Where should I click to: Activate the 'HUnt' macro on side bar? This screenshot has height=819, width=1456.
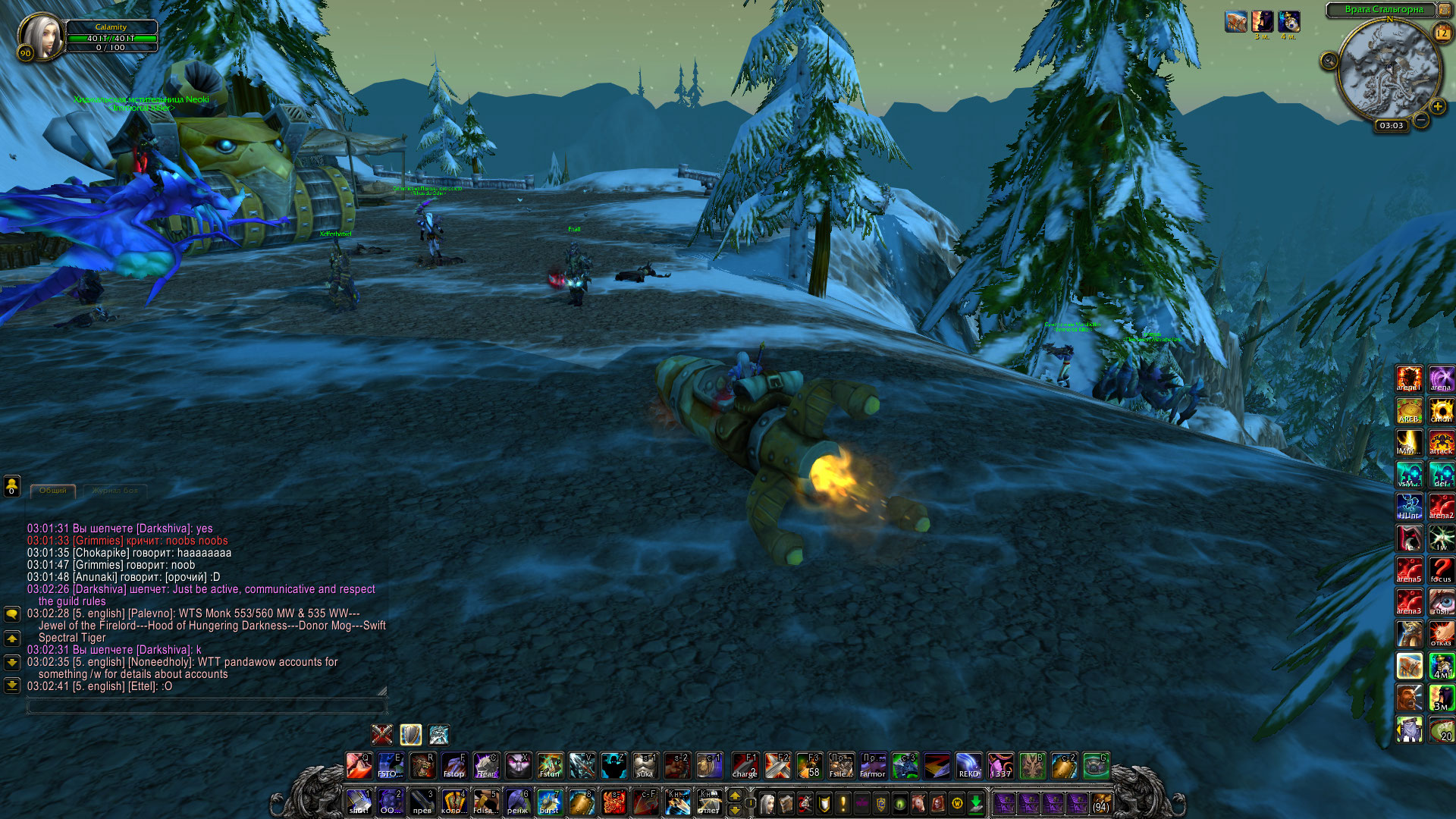pyautogui.click(x=1409, y=507)
